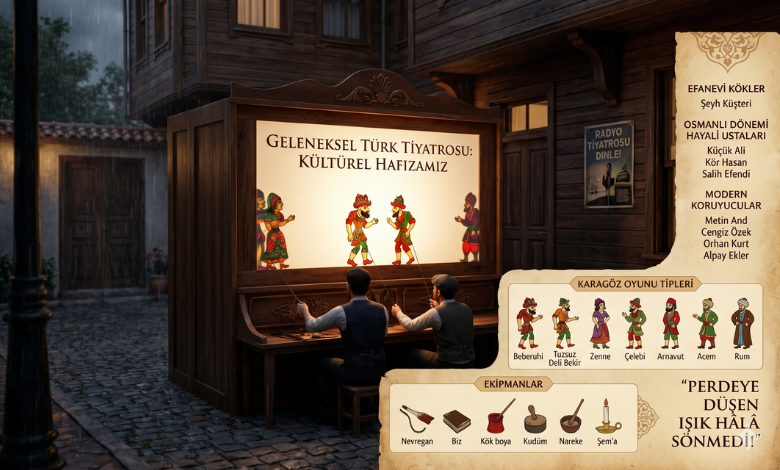The image size is (780, 470).
Task: Choose Kör Hasan in the scroll list
Action: coord(727,162)
